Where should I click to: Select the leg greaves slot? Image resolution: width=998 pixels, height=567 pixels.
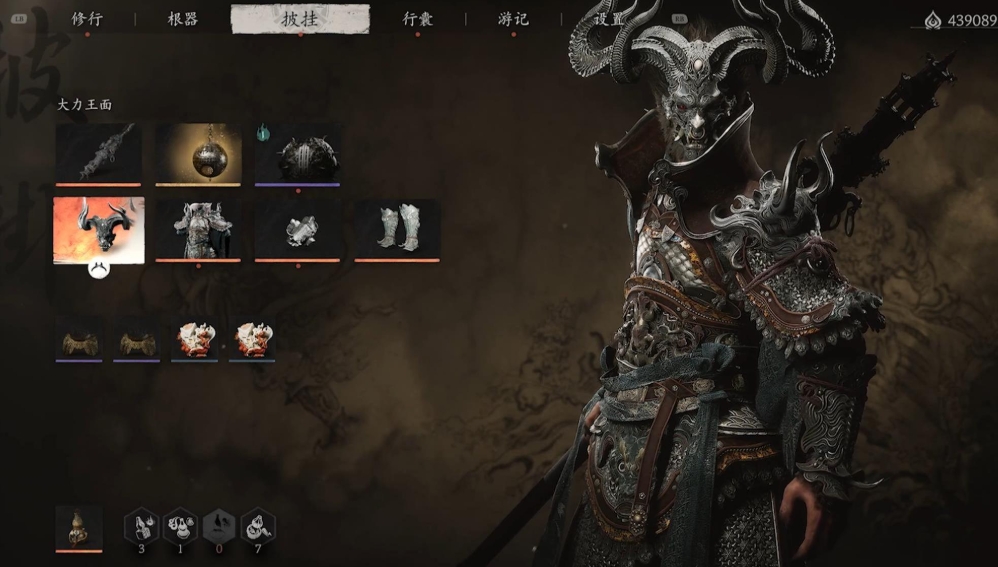[397, 229]
